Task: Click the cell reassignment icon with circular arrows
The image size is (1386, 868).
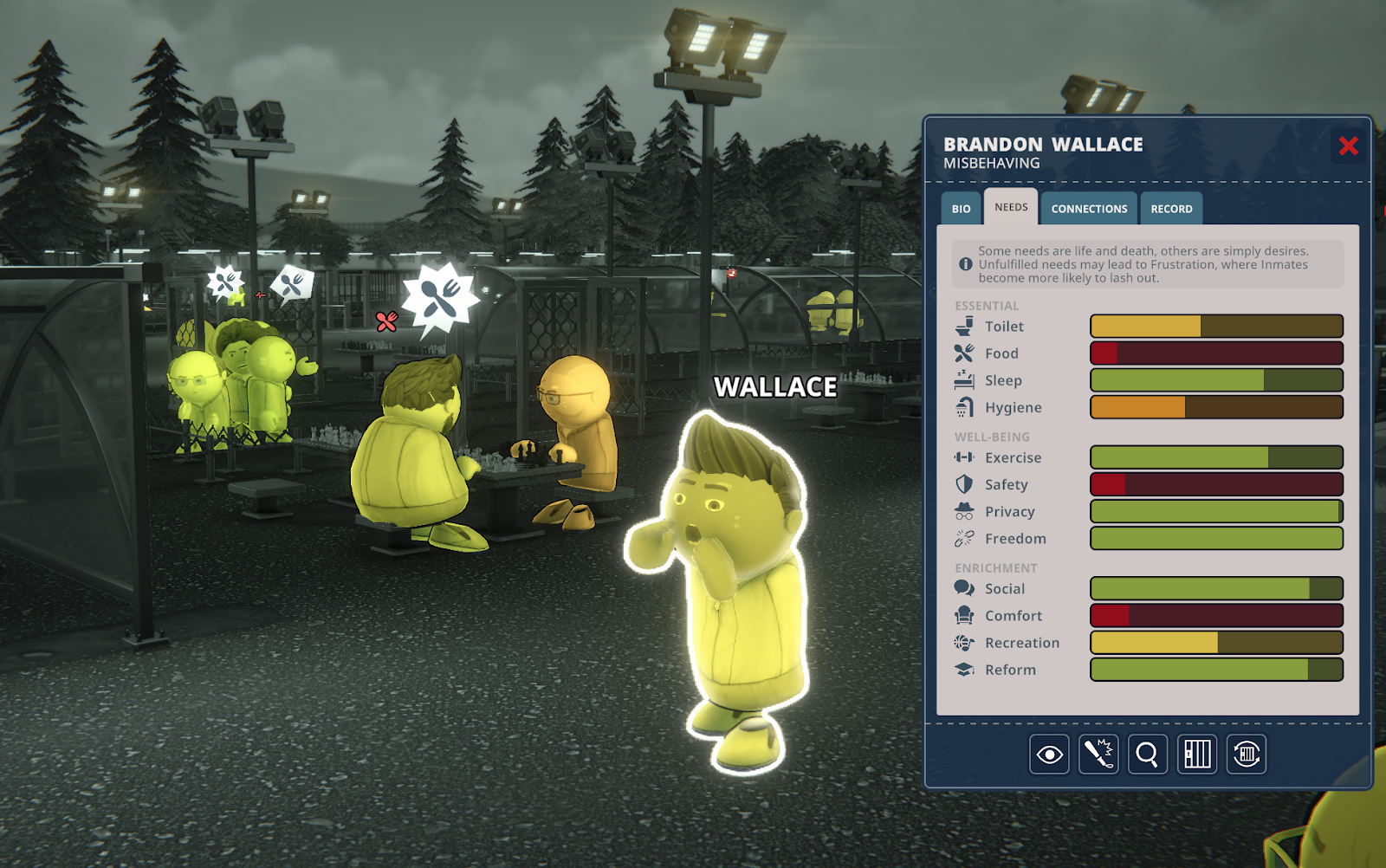Action: (1246, 755)
